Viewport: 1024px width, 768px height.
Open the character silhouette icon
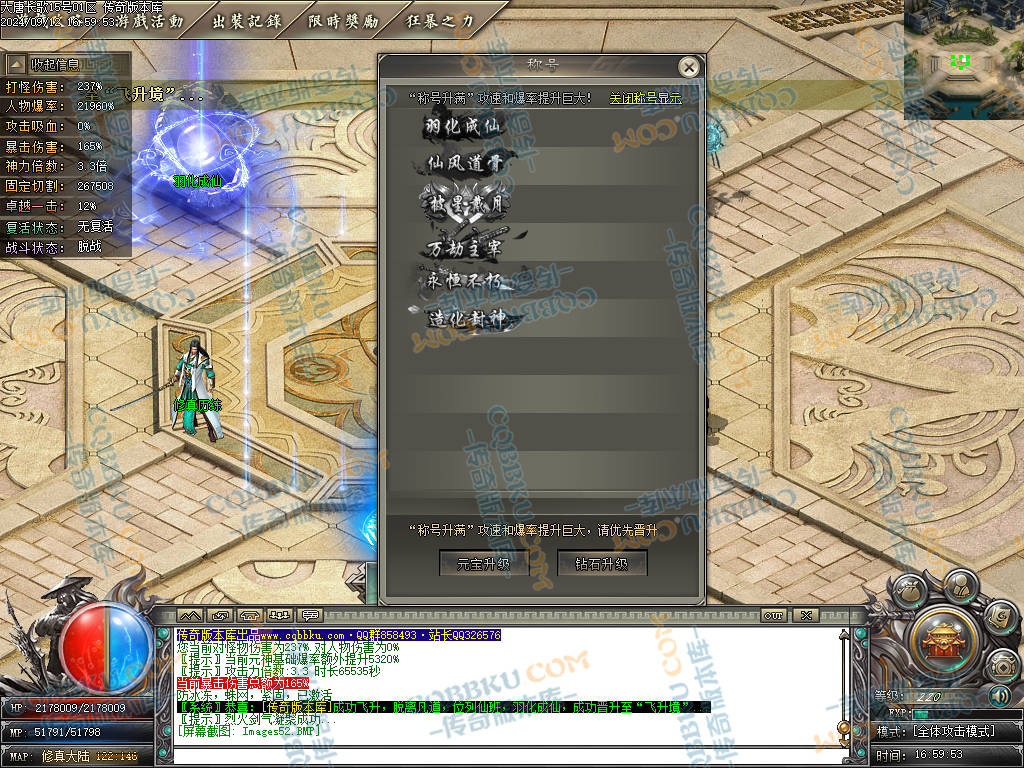coord(959,583)
